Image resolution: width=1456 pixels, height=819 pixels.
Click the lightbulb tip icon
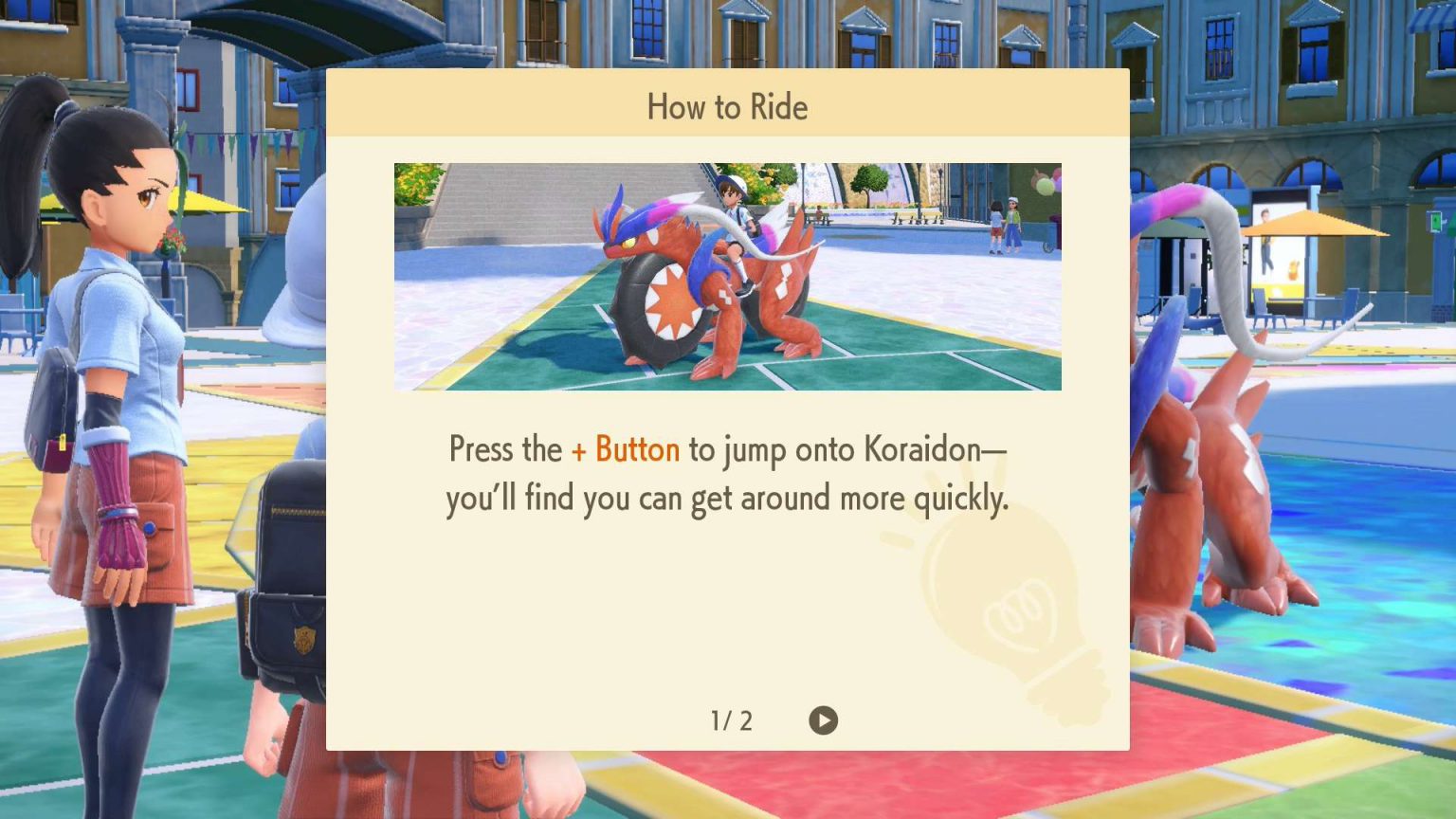coord(1005,607)
